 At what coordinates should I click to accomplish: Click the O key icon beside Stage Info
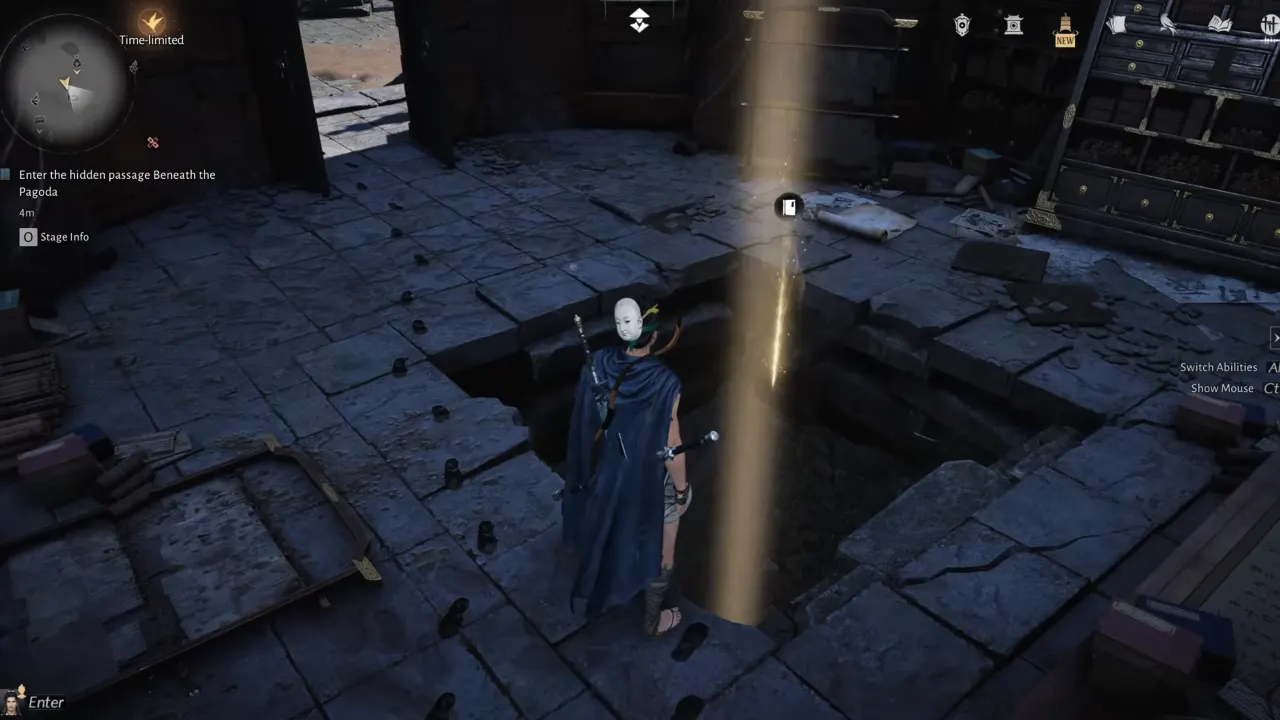click(27, 236)
